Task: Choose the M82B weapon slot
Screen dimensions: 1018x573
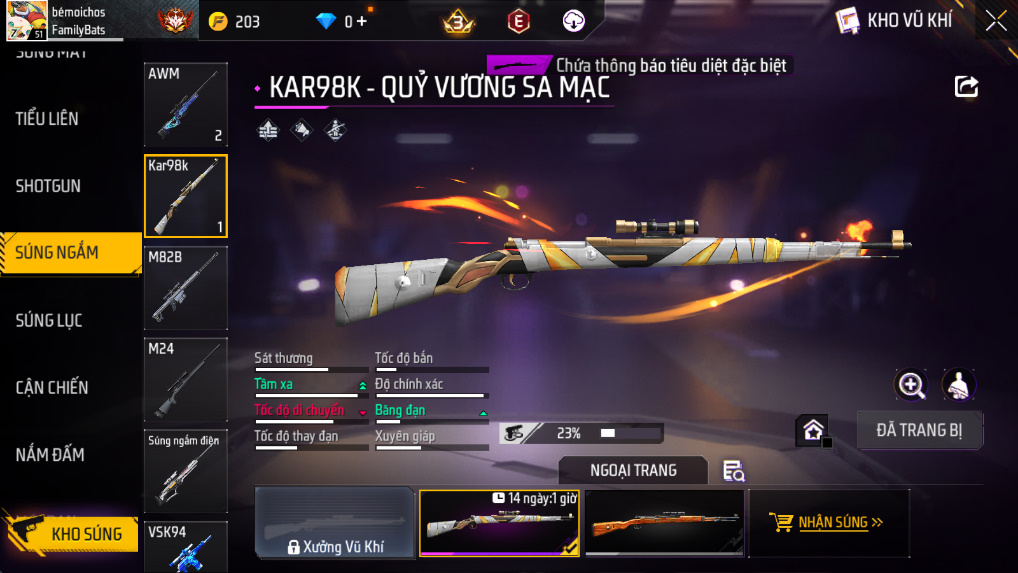Action: click(x=186, y=288)
